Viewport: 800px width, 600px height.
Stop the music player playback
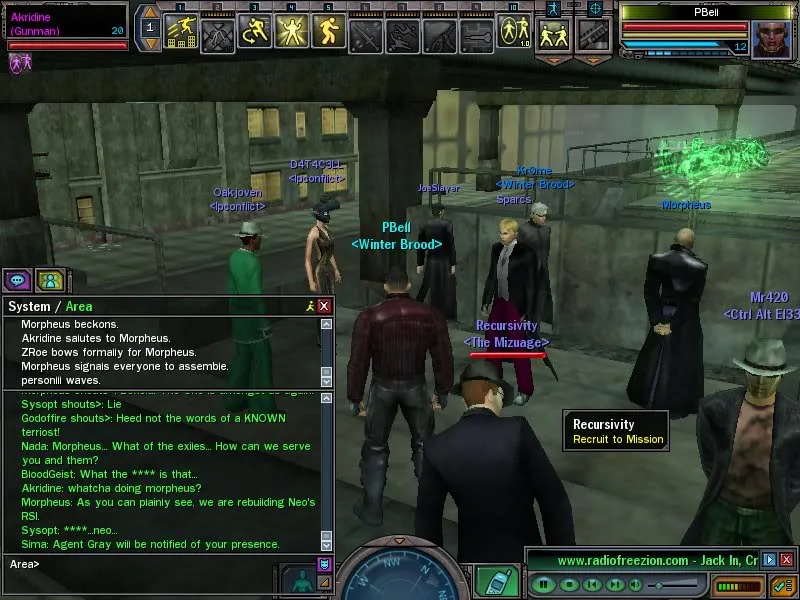click(x=568, y=583)
